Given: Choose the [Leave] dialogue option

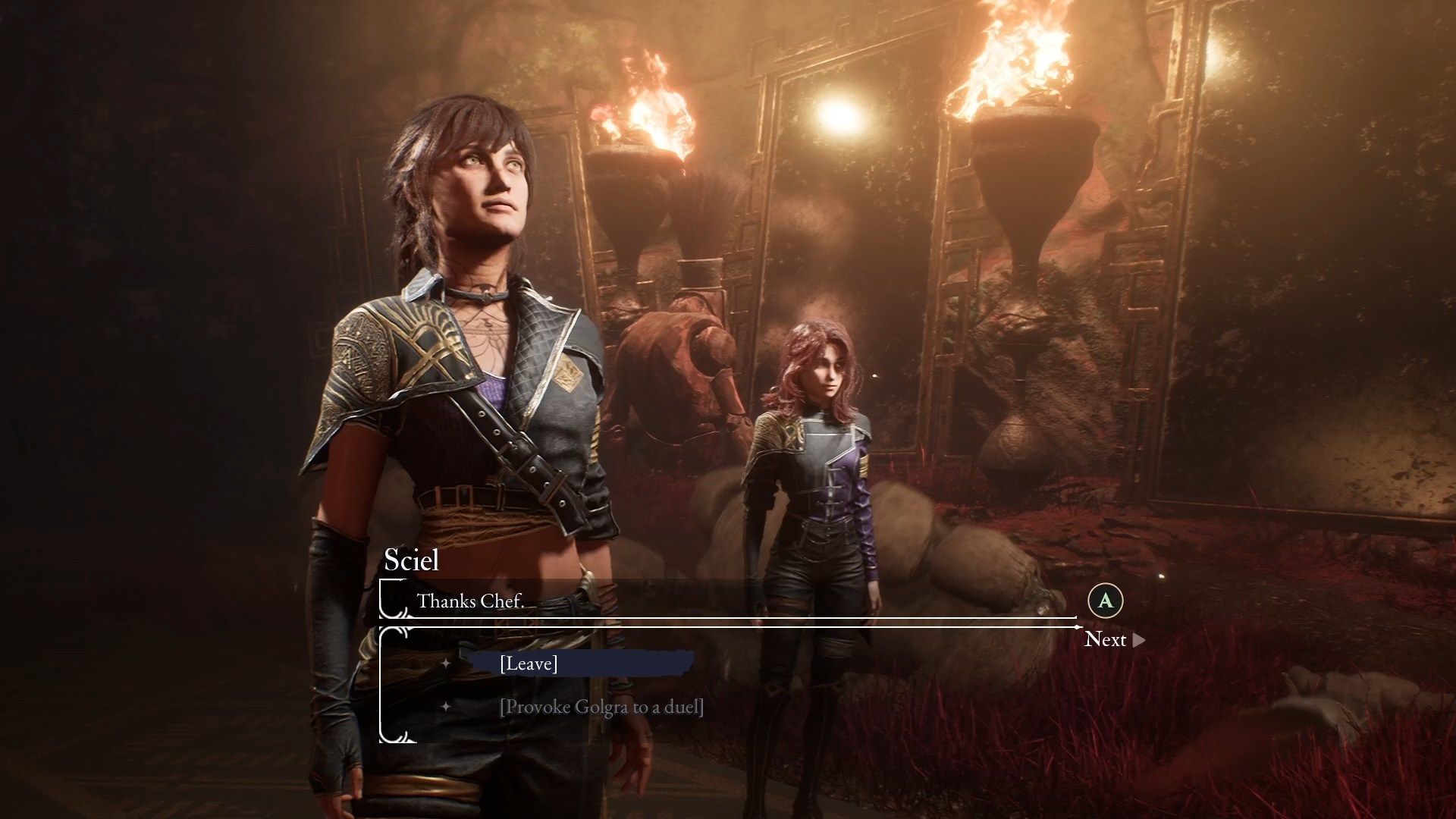Looking at the screenshot, I should coord(529,664).
